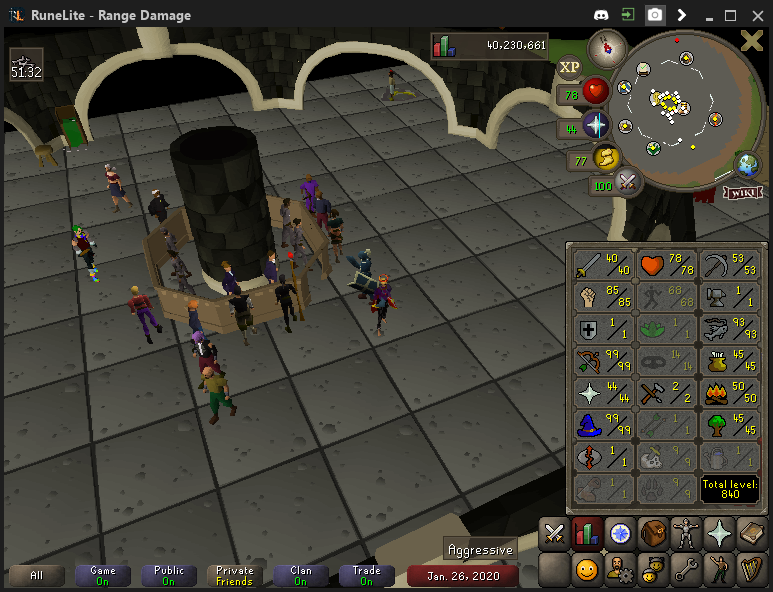Activate the quick-prayers orb

(596, 125)
